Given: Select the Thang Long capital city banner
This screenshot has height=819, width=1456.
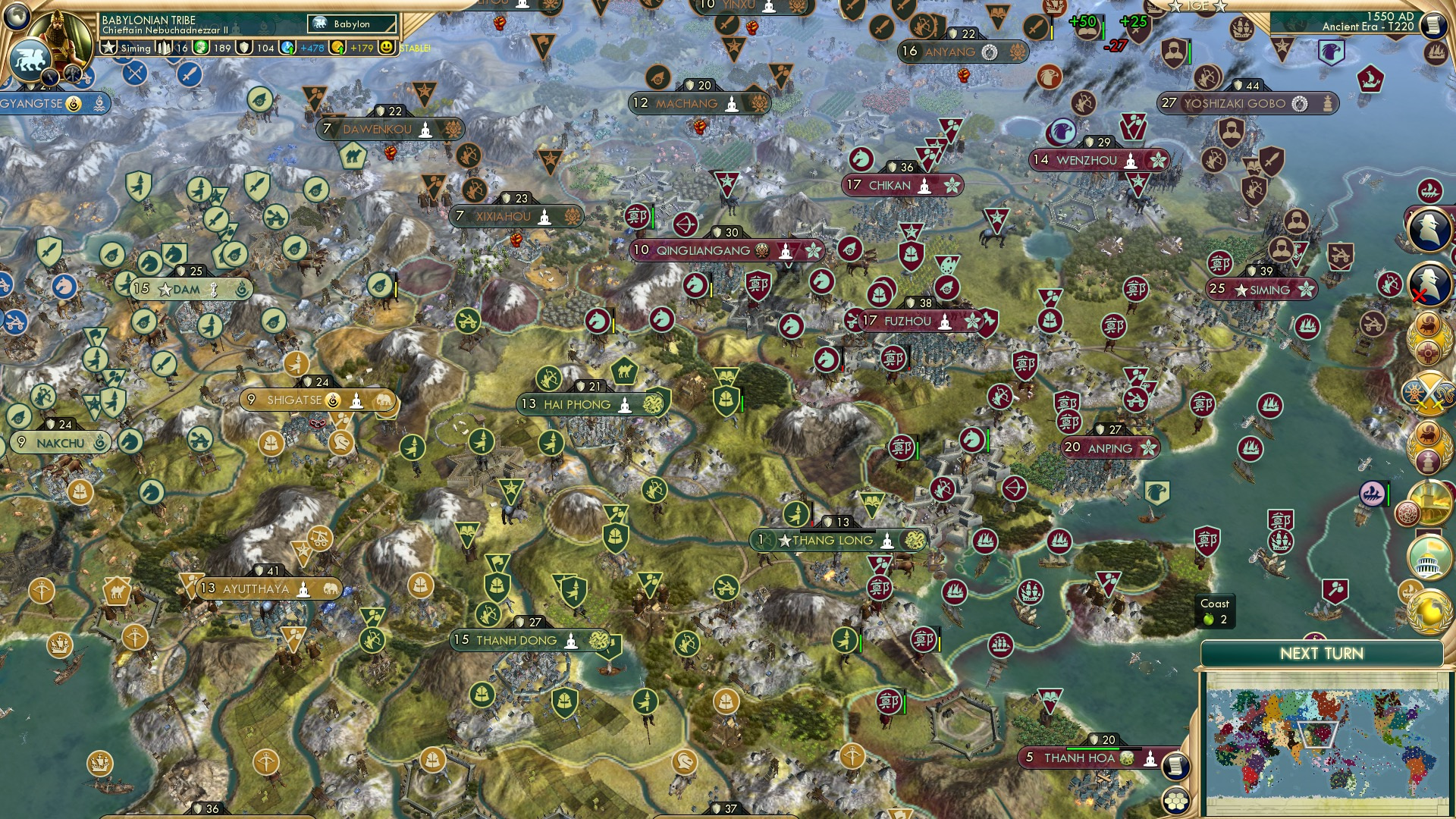Looking at the screenshot, I should (834, 540).
